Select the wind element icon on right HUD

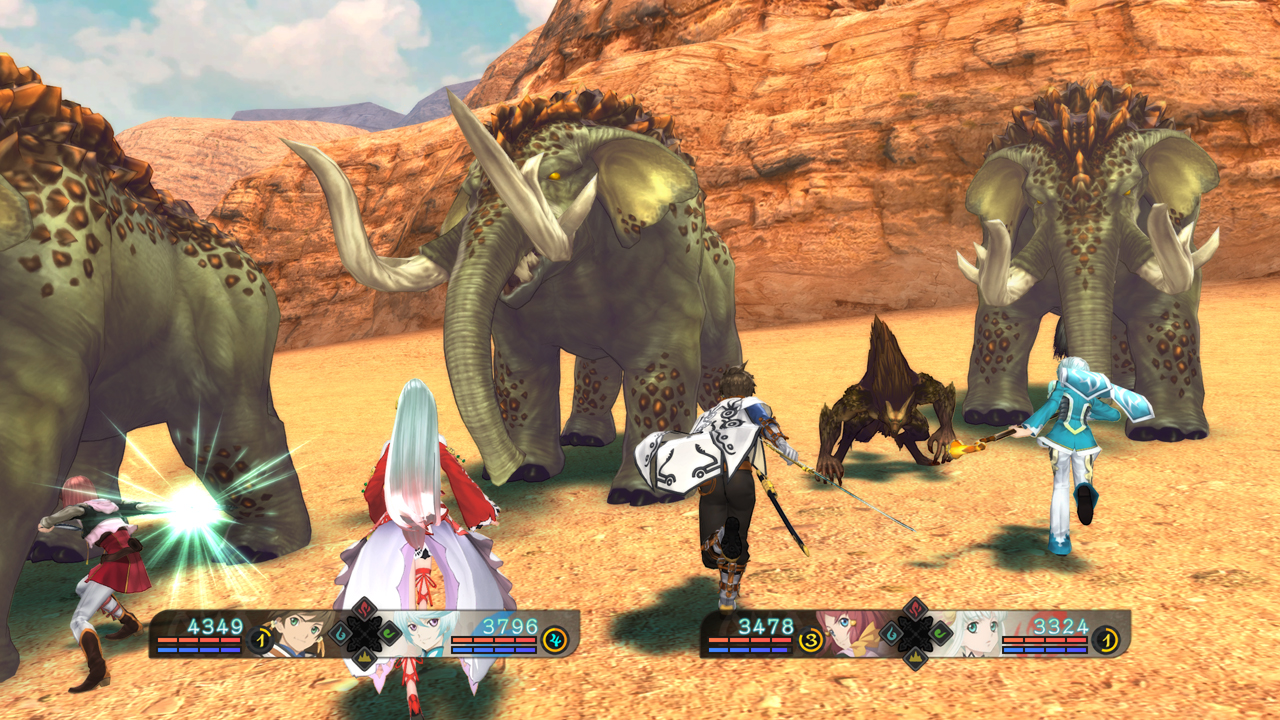[x=940, y=633]
